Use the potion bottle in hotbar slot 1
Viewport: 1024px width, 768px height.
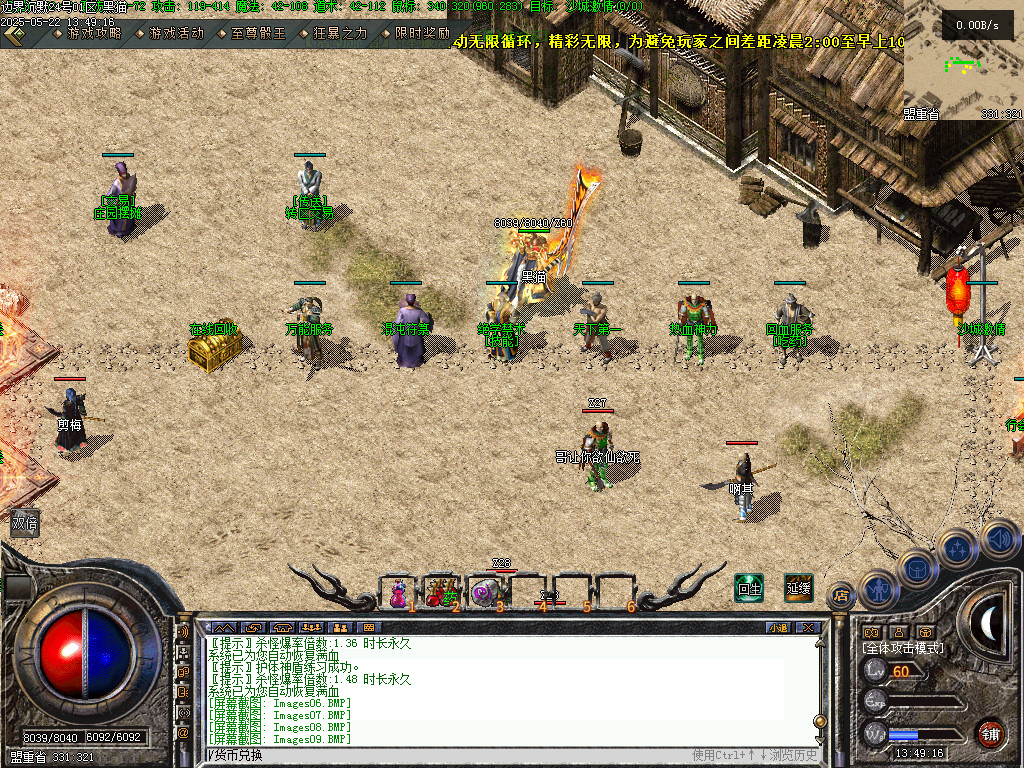[x=398, y=592]
